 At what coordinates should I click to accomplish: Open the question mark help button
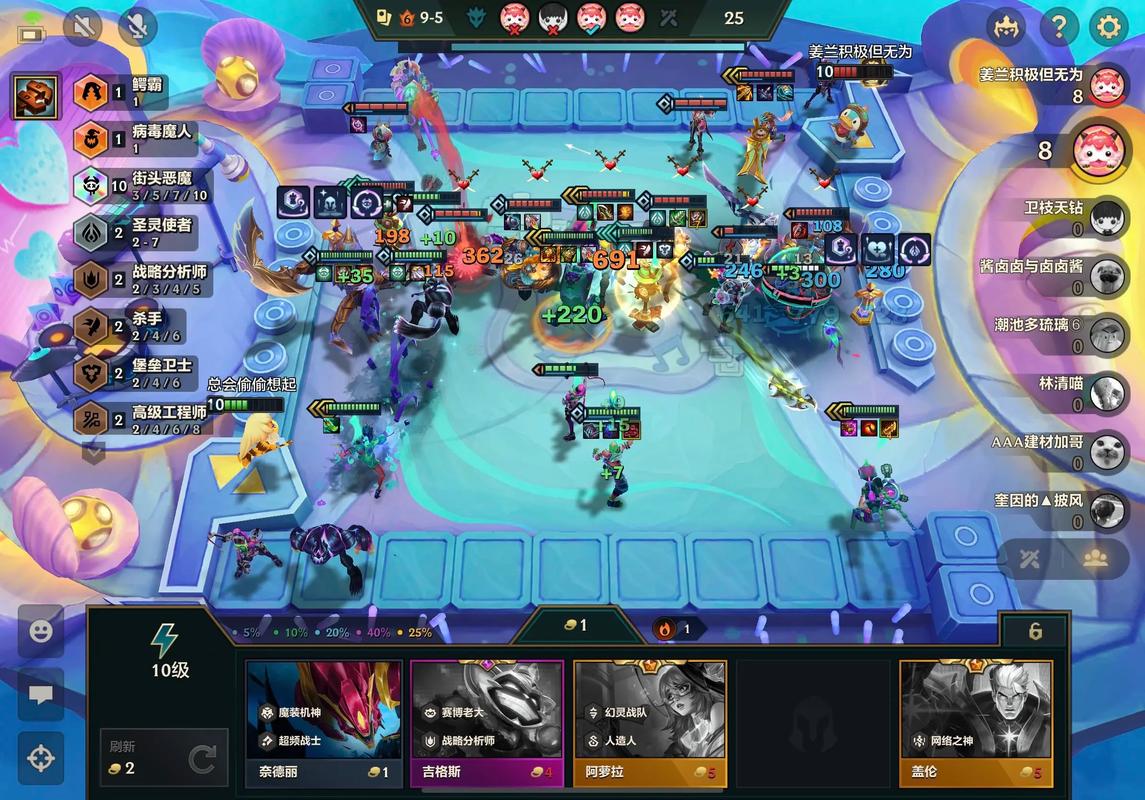[1058, 27]
